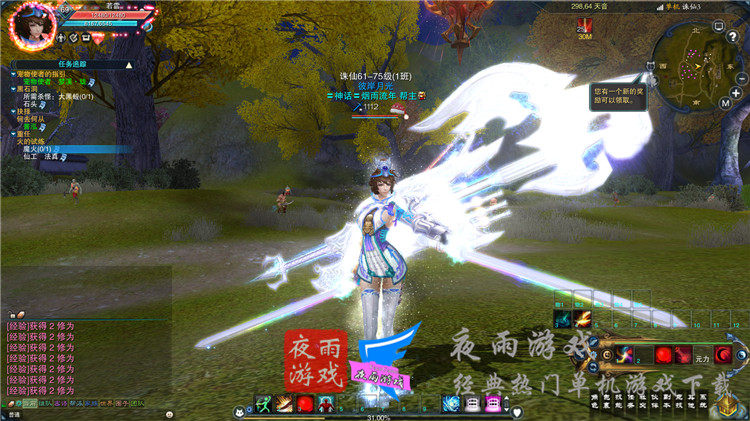
Task: Use the red potion hotbar slot
Action: pyautogui.click(x=305, y=404)
